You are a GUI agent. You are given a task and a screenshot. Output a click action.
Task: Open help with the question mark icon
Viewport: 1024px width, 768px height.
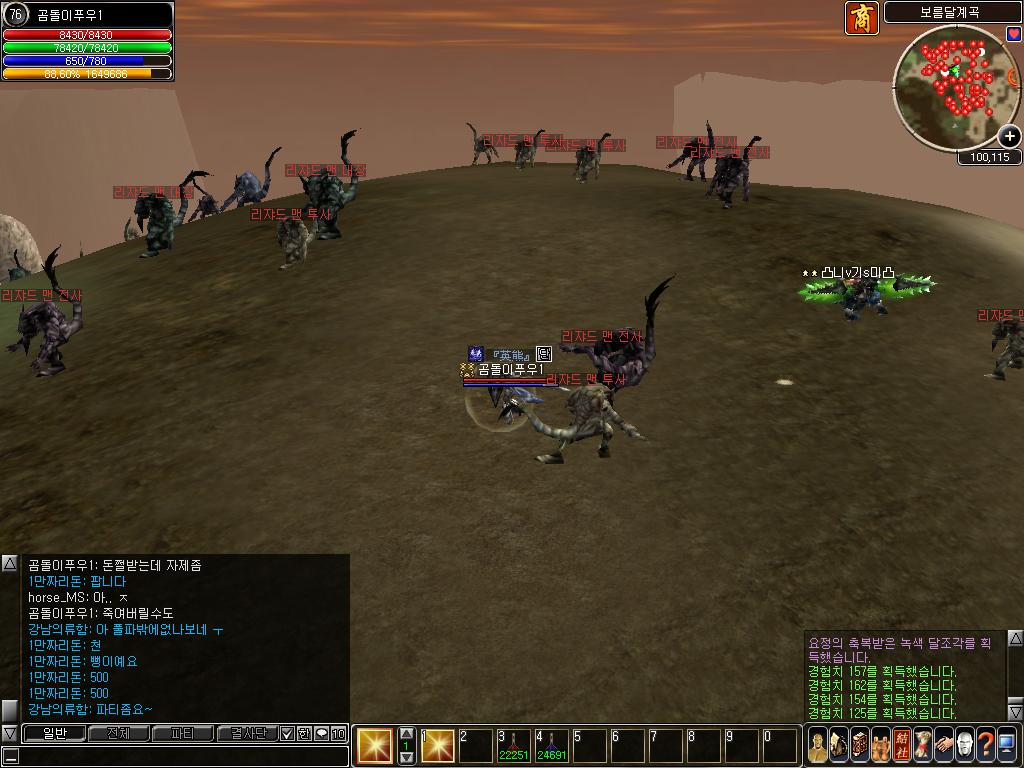tap(986, 745)
